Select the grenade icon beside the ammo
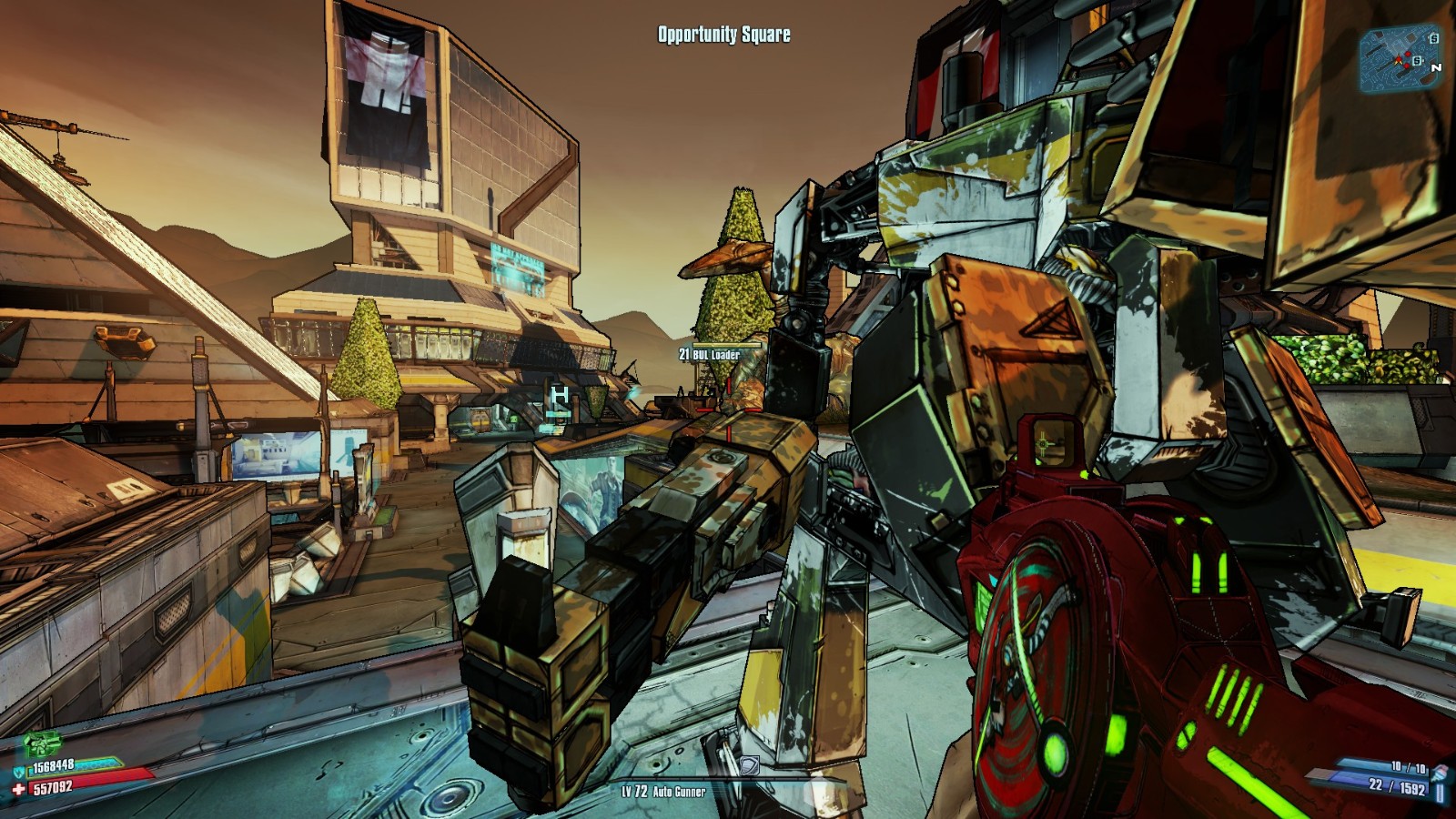This screenshot has width=1456, height=819. coord(1439,773)
